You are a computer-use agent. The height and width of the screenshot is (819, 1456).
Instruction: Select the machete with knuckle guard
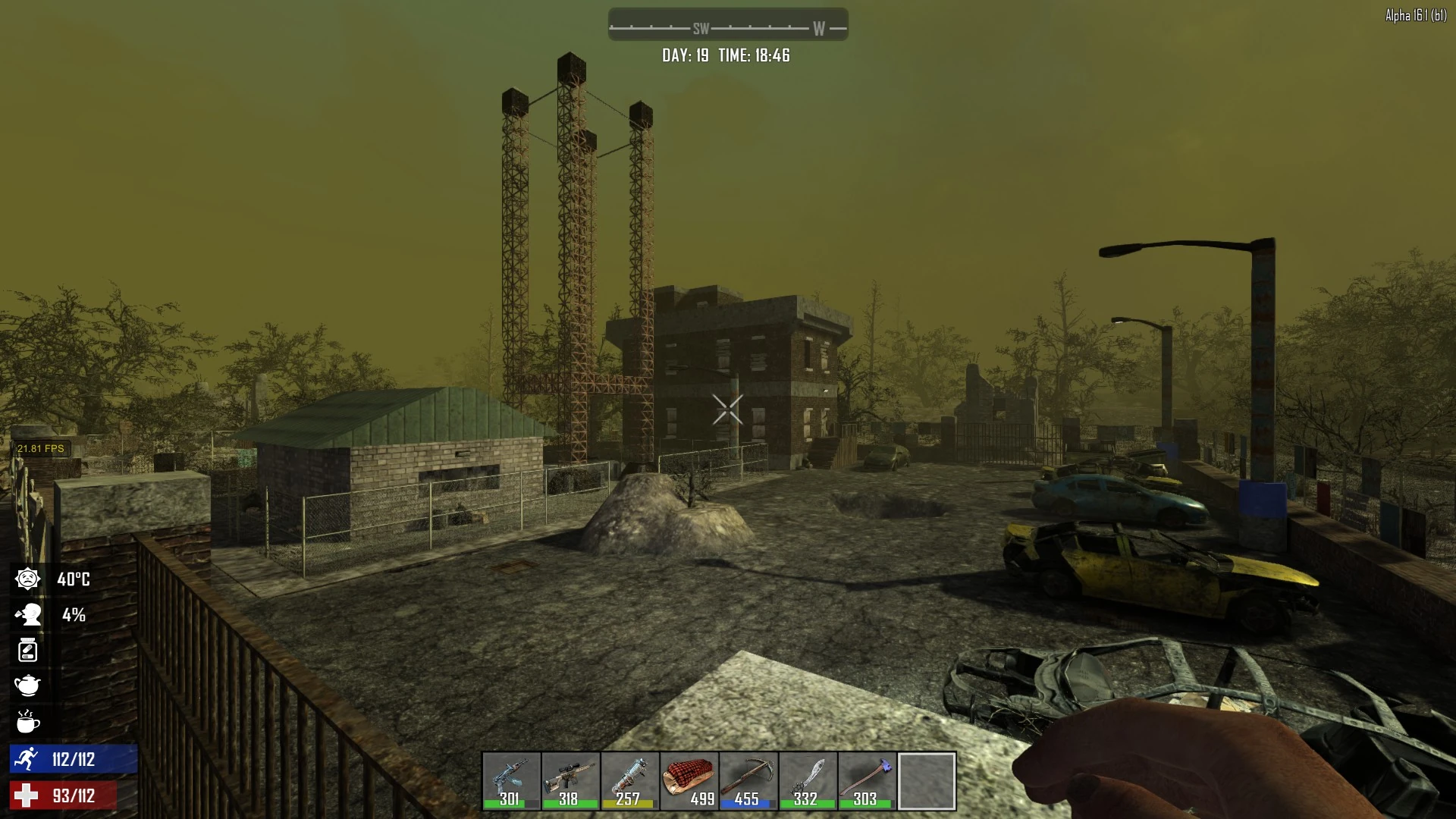(807, 781)
